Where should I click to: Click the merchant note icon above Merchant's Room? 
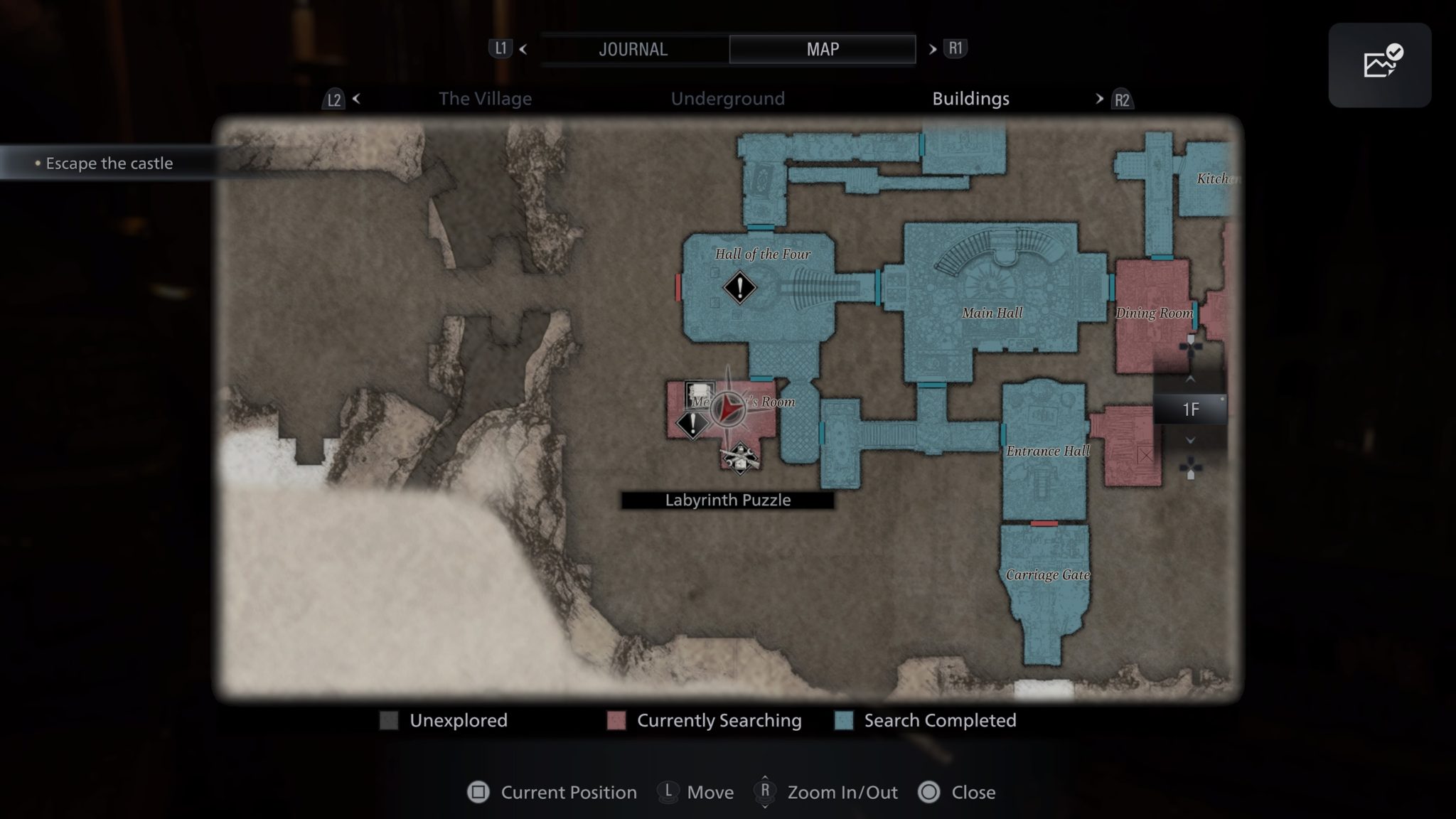699,393
